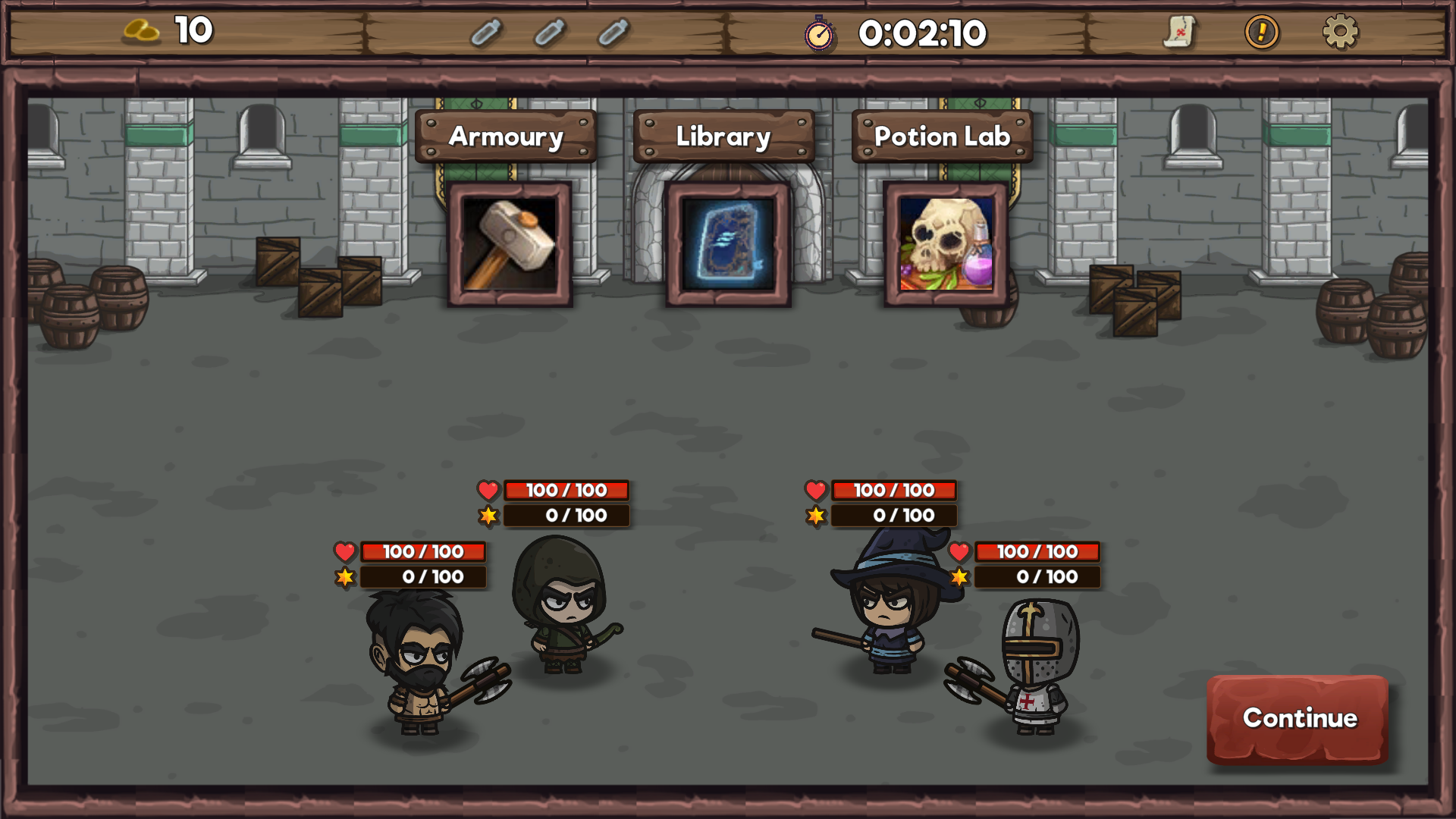Click the Continue button

coord(1298,718)
